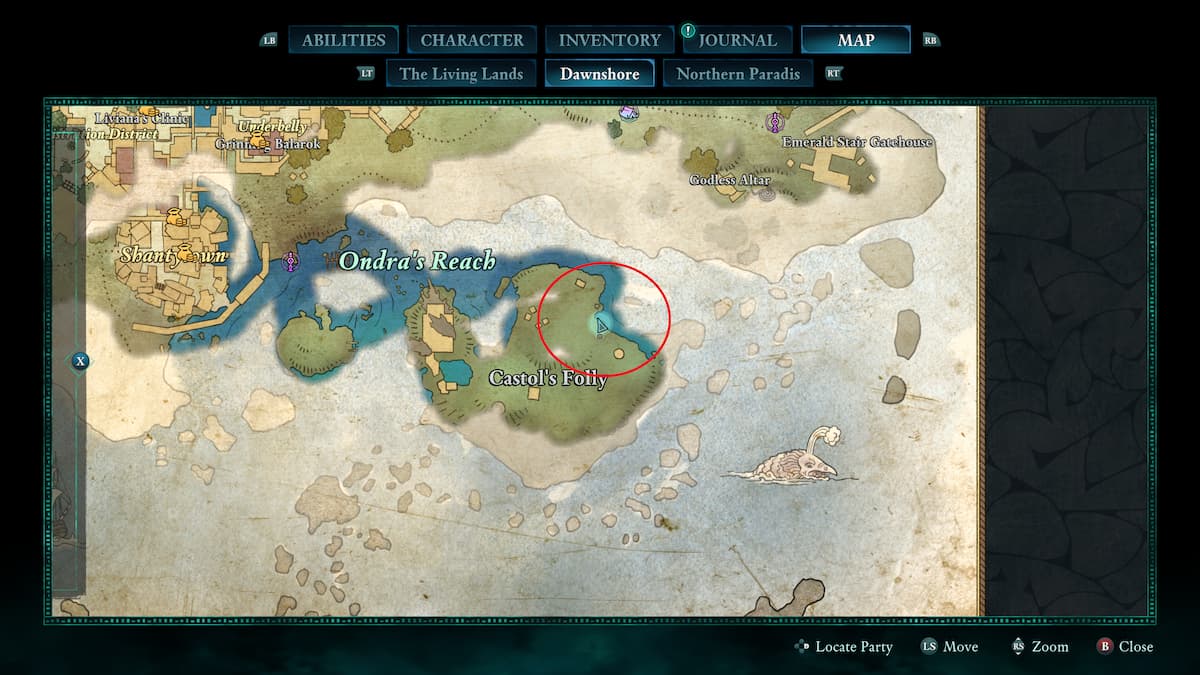The image size is (1200, 675).
Task: Select the purple beacon near Emerald Stair Gatehouse
Action: [773, 122]
